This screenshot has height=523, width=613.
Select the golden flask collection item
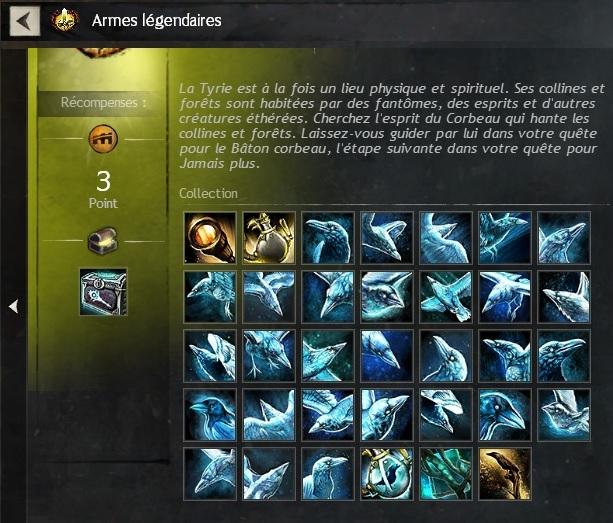269,238
